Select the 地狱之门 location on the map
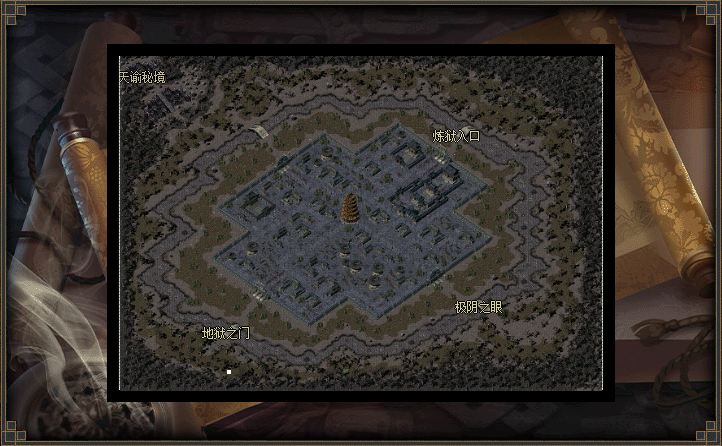This screenshot has width=722, height=446. click(226, 333)
